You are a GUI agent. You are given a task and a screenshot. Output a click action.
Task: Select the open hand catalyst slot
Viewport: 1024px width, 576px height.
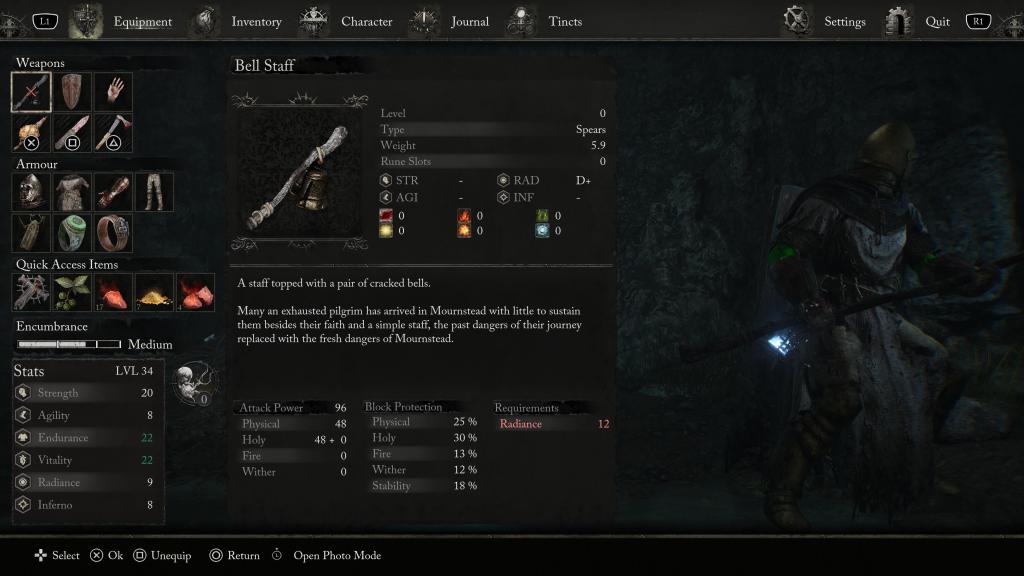point(113,92)
